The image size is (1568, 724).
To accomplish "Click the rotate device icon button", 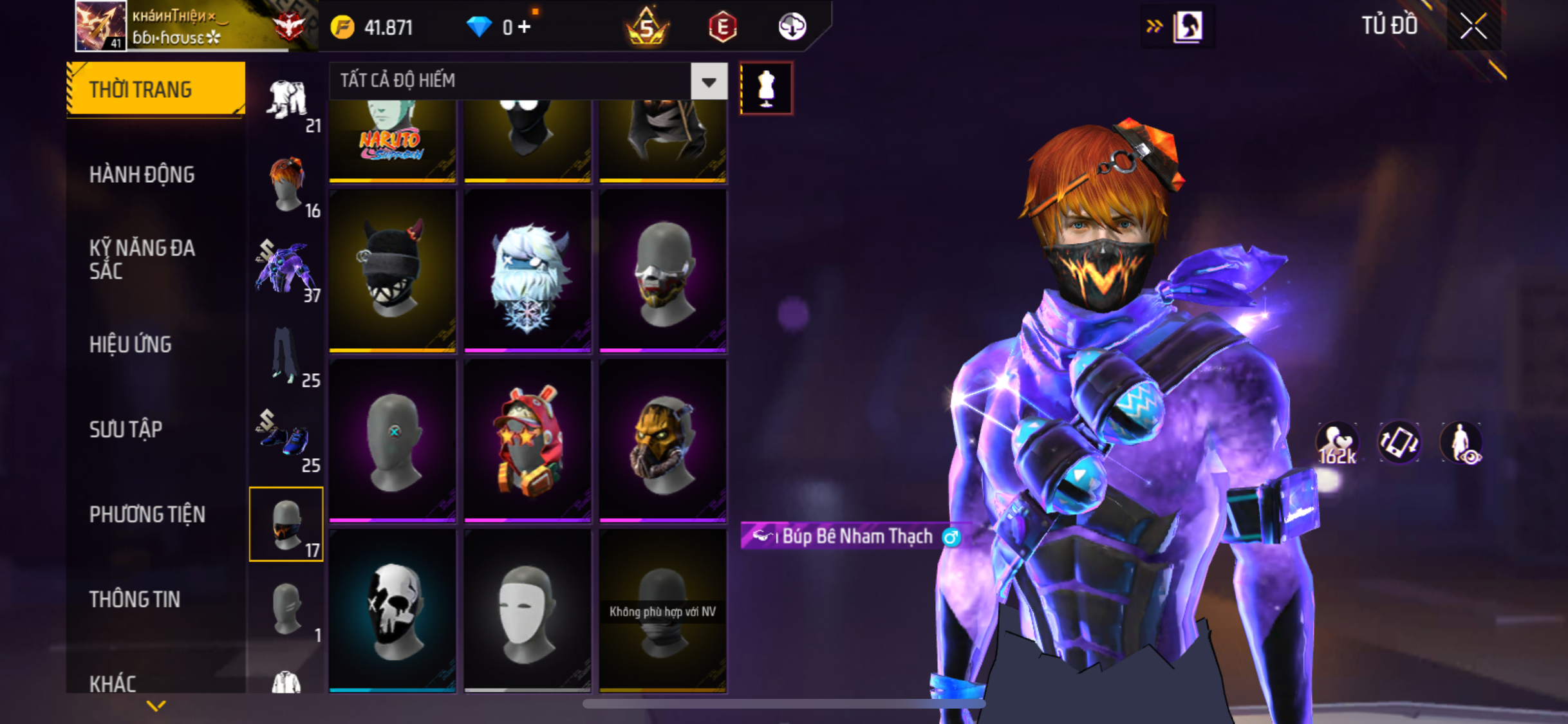I will [1398, 443].
